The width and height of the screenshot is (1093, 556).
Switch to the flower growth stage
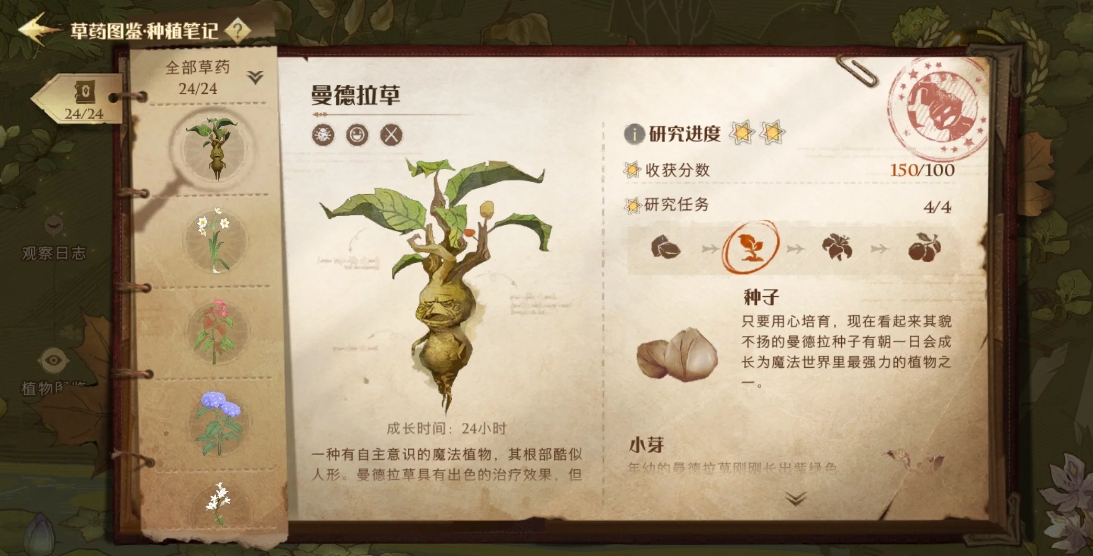[x=836, y=247]
